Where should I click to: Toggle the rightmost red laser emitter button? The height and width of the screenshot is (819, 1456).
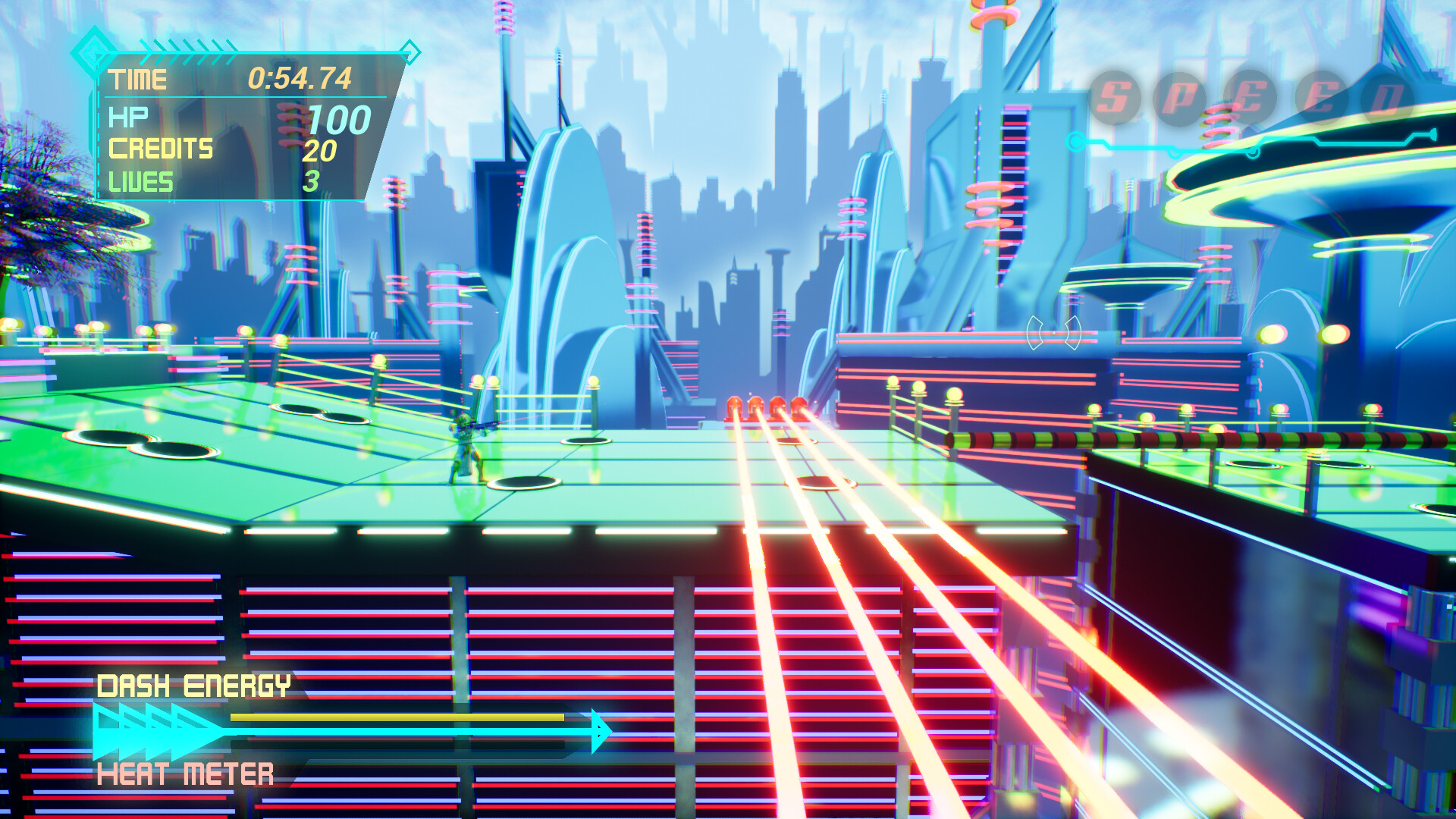(799, 406)
